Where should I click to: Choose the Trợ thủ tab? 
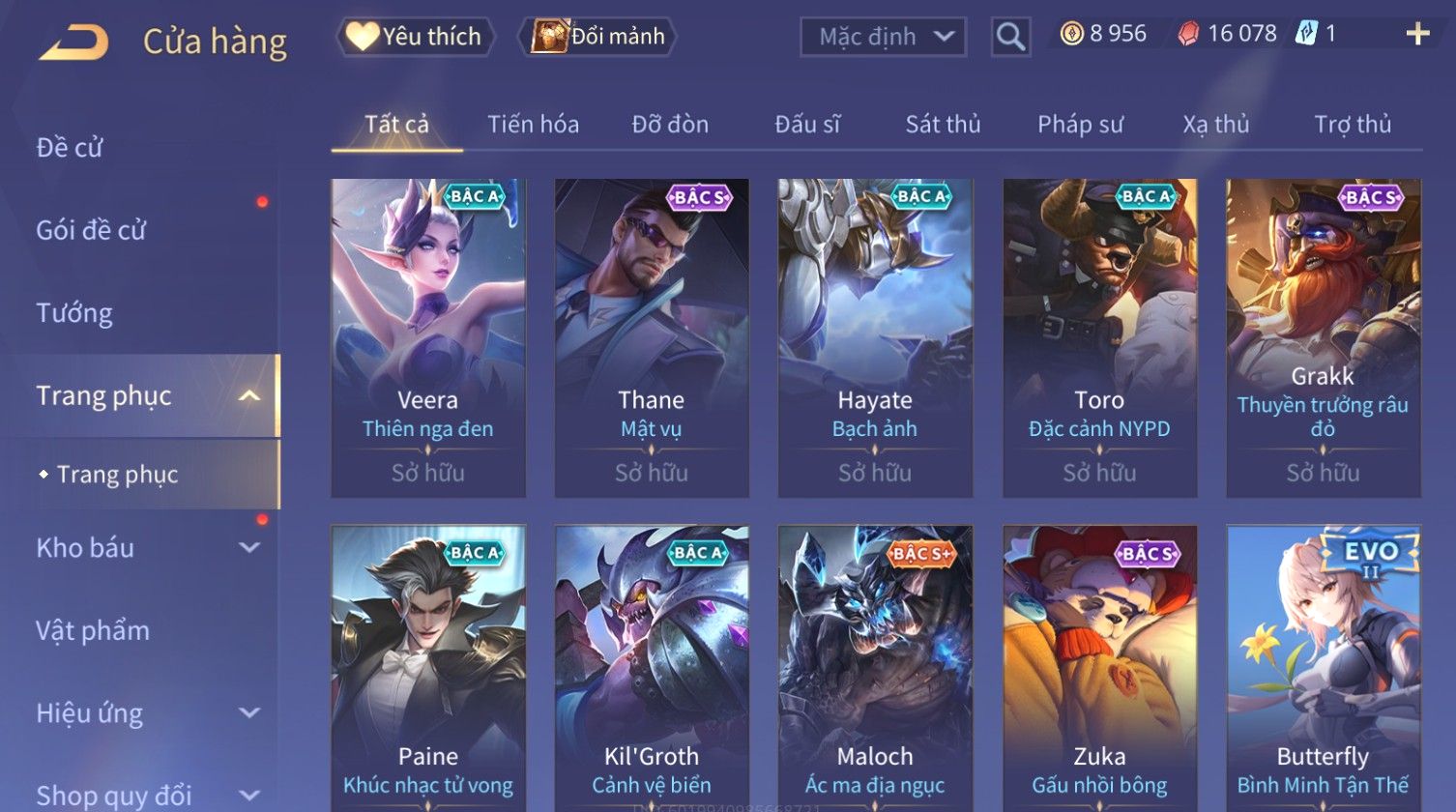[x=1352, y=125]
